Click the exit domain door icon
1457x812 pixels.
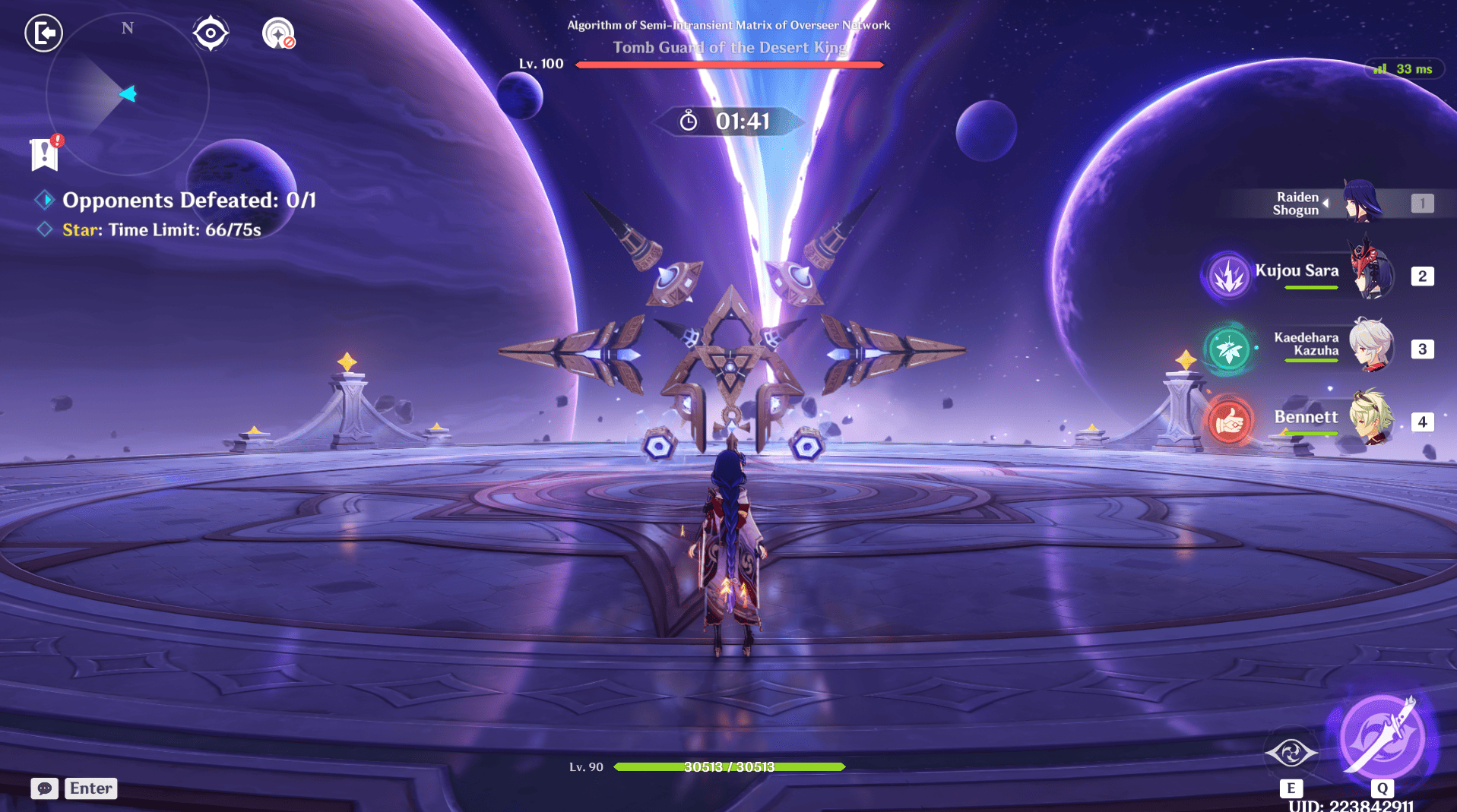point(43,33)
